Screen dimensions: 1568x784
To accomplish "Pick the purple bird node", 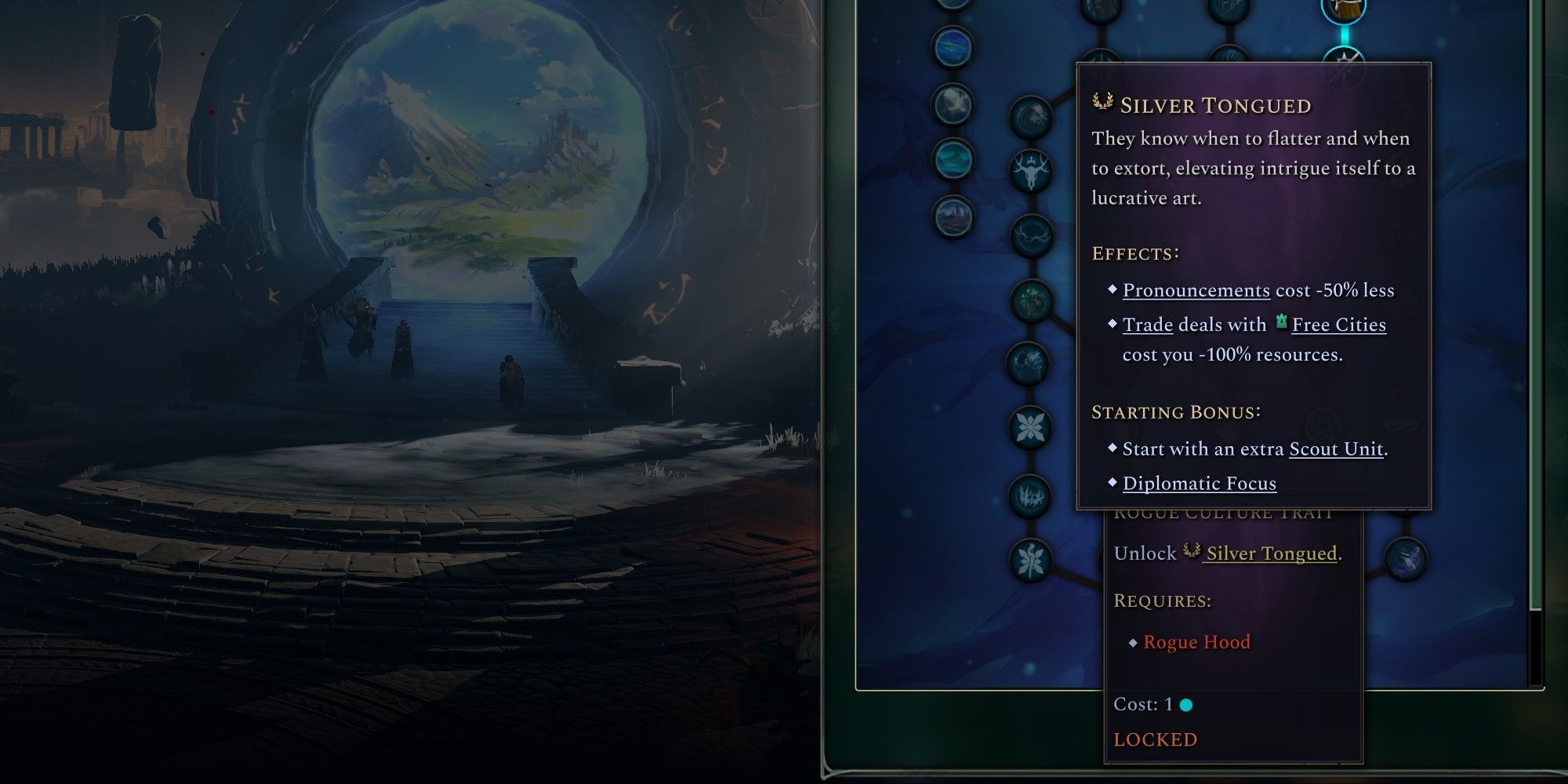I will coord(1406,558).
